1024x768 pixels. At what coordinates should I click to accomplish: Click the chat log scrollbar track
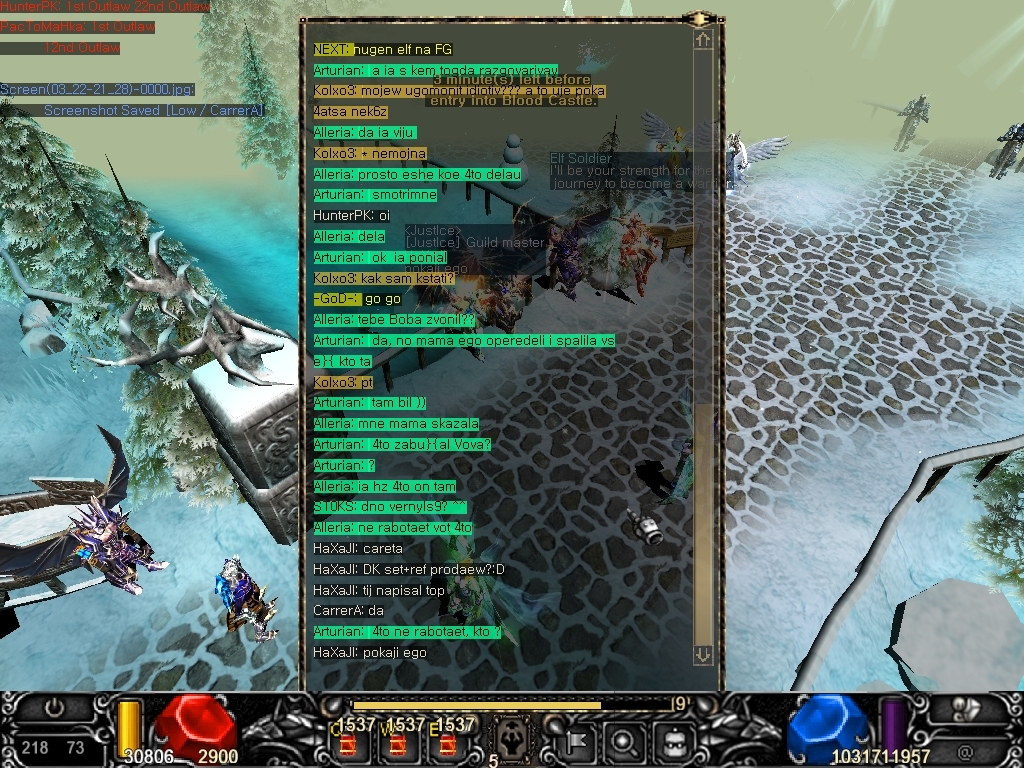point(703,300)
